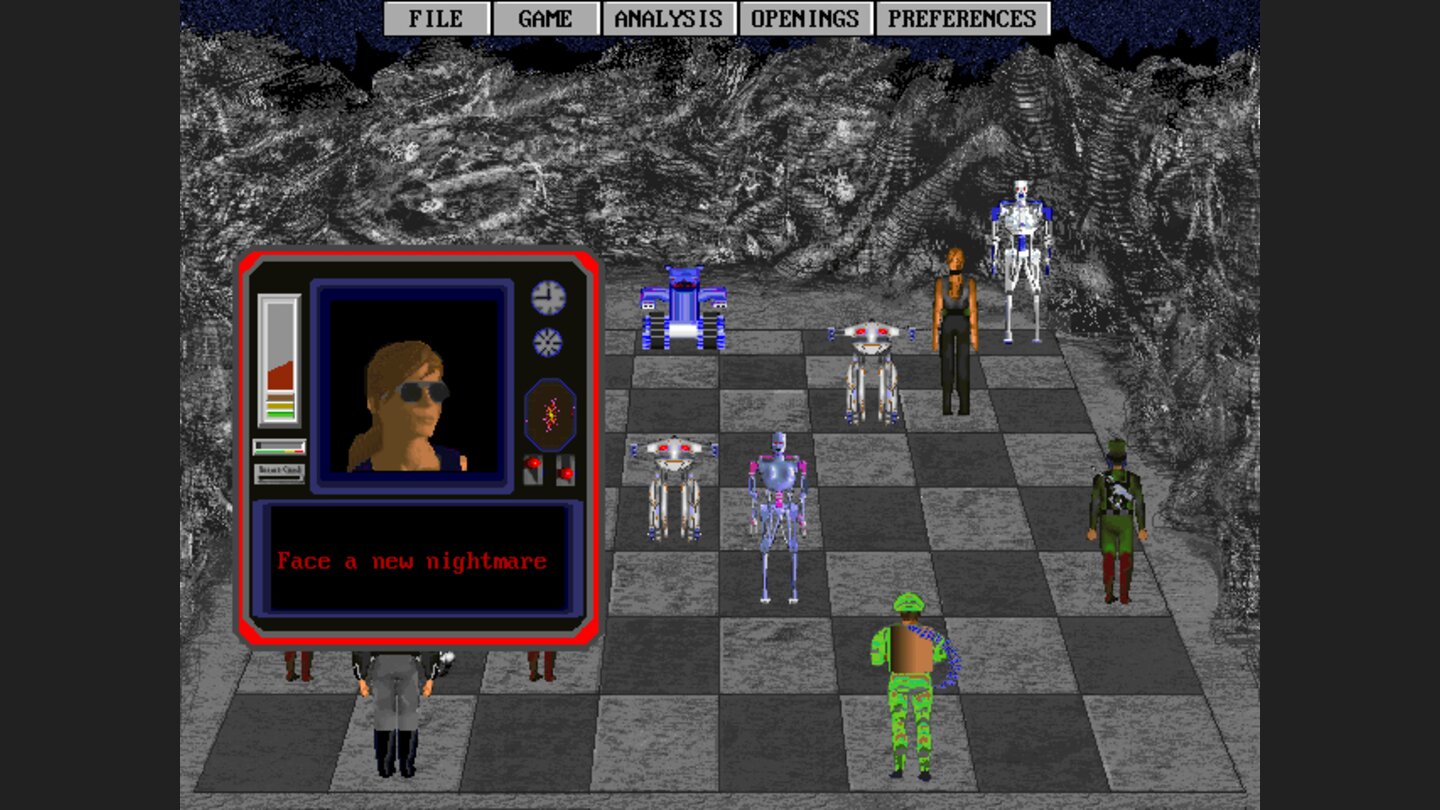Flip the right red toggle switch
Screen dimensions: 1440x810
click(x=568, y=470)
